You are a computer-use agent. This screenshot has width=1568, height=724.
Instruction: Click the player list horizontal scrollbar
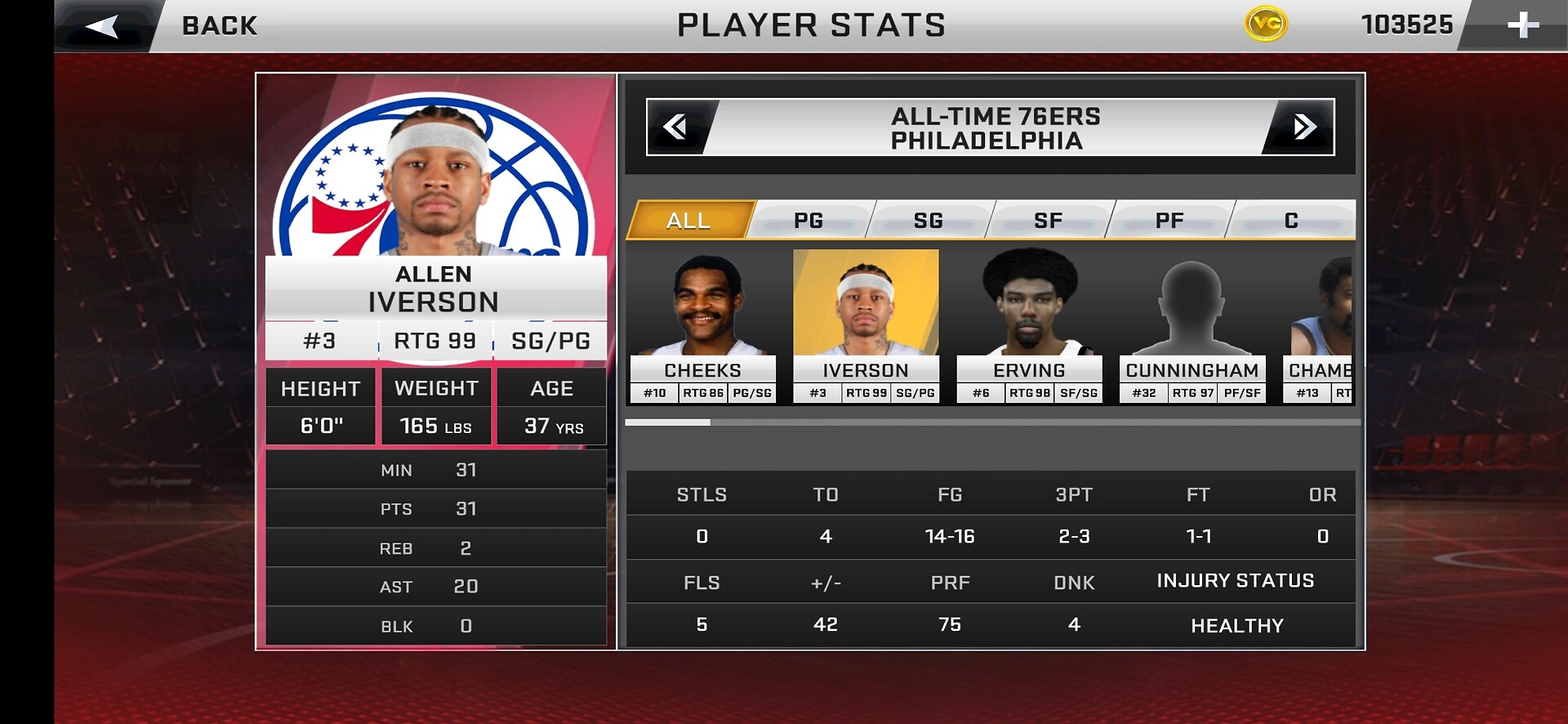(x=992, y=422)
